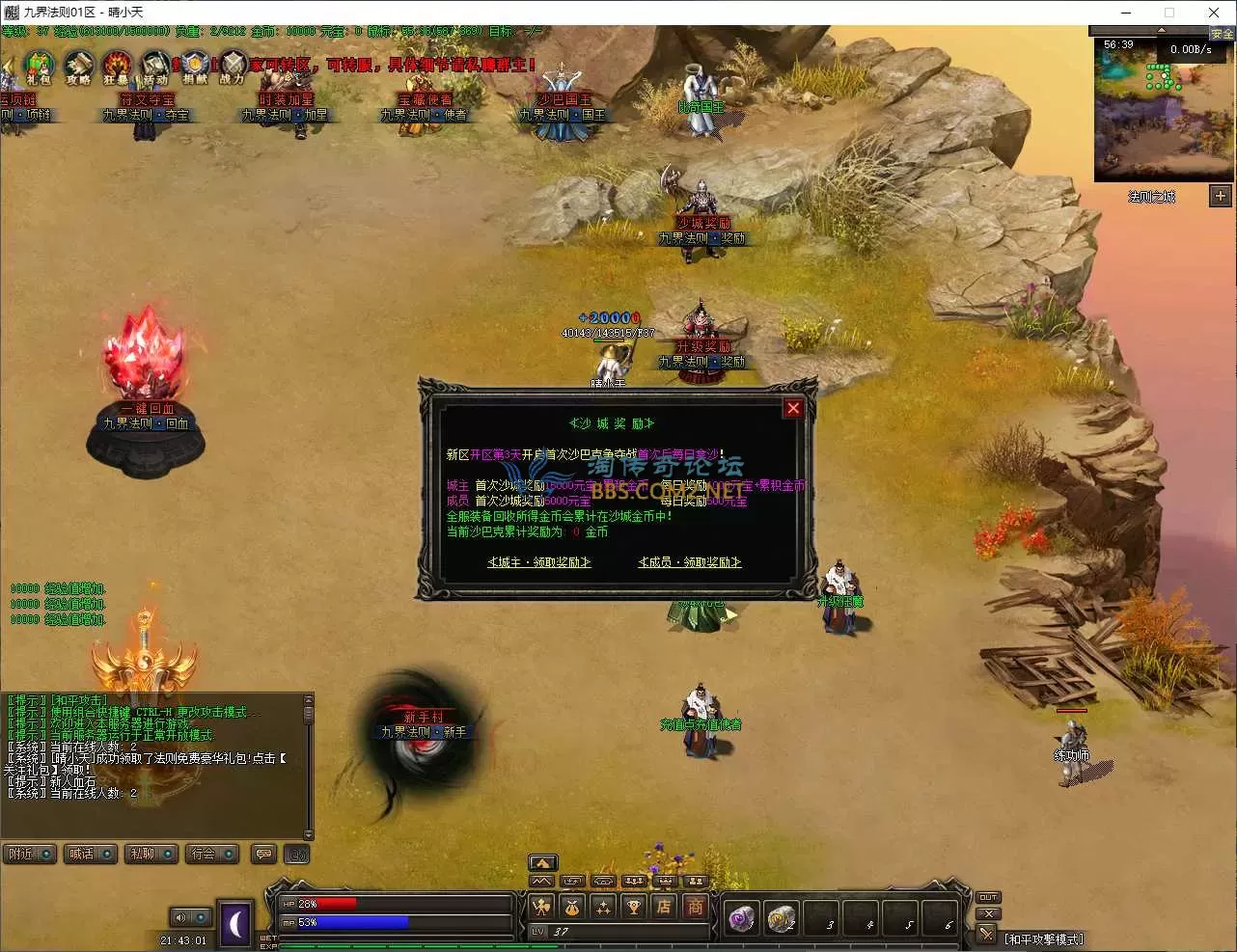Activate the 狂暴 rage icon
Image resolution: width=1237 pixels, height=952 pixels.
coord(117,68)
